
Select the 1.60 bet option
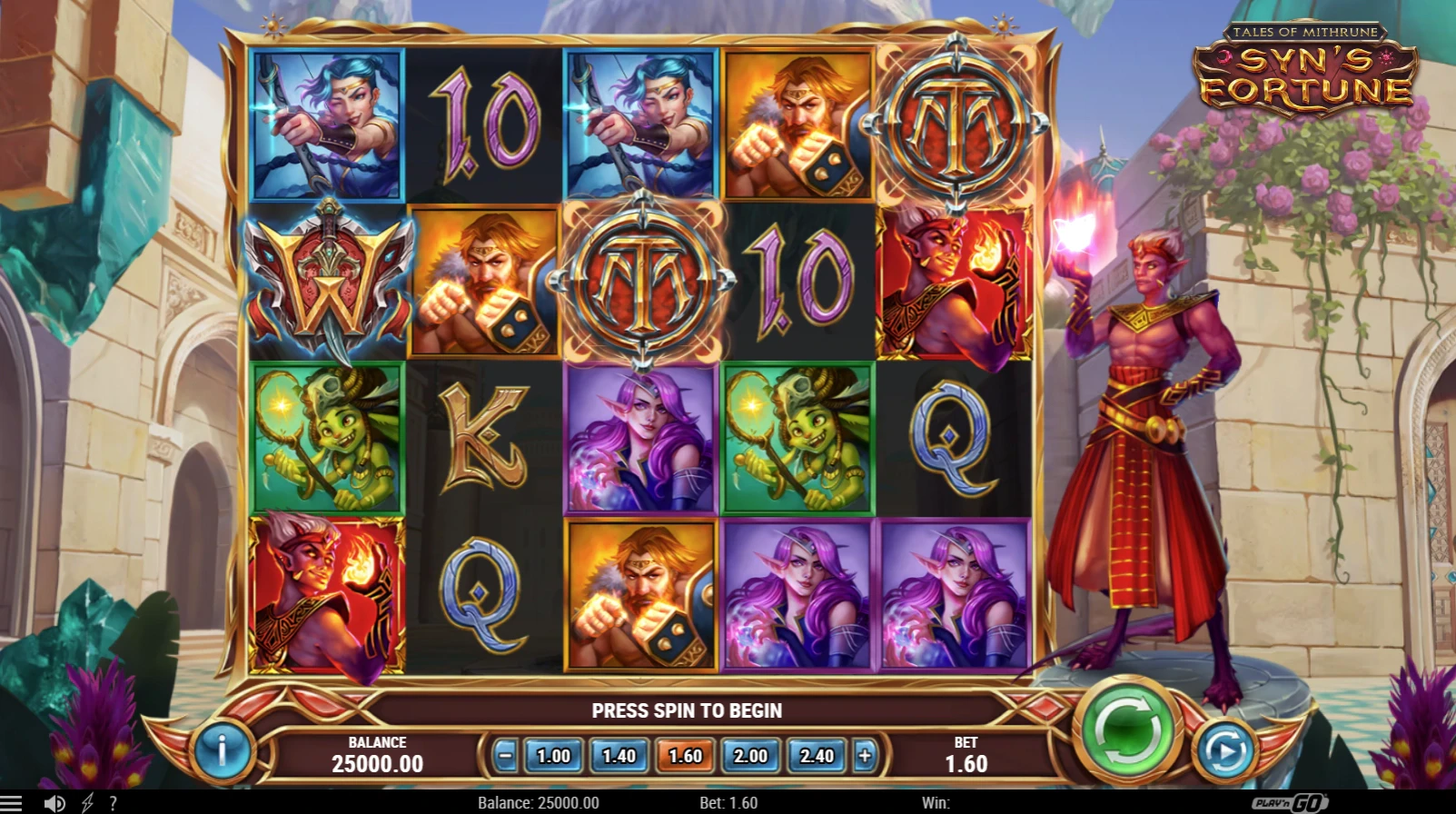point(685,755)
